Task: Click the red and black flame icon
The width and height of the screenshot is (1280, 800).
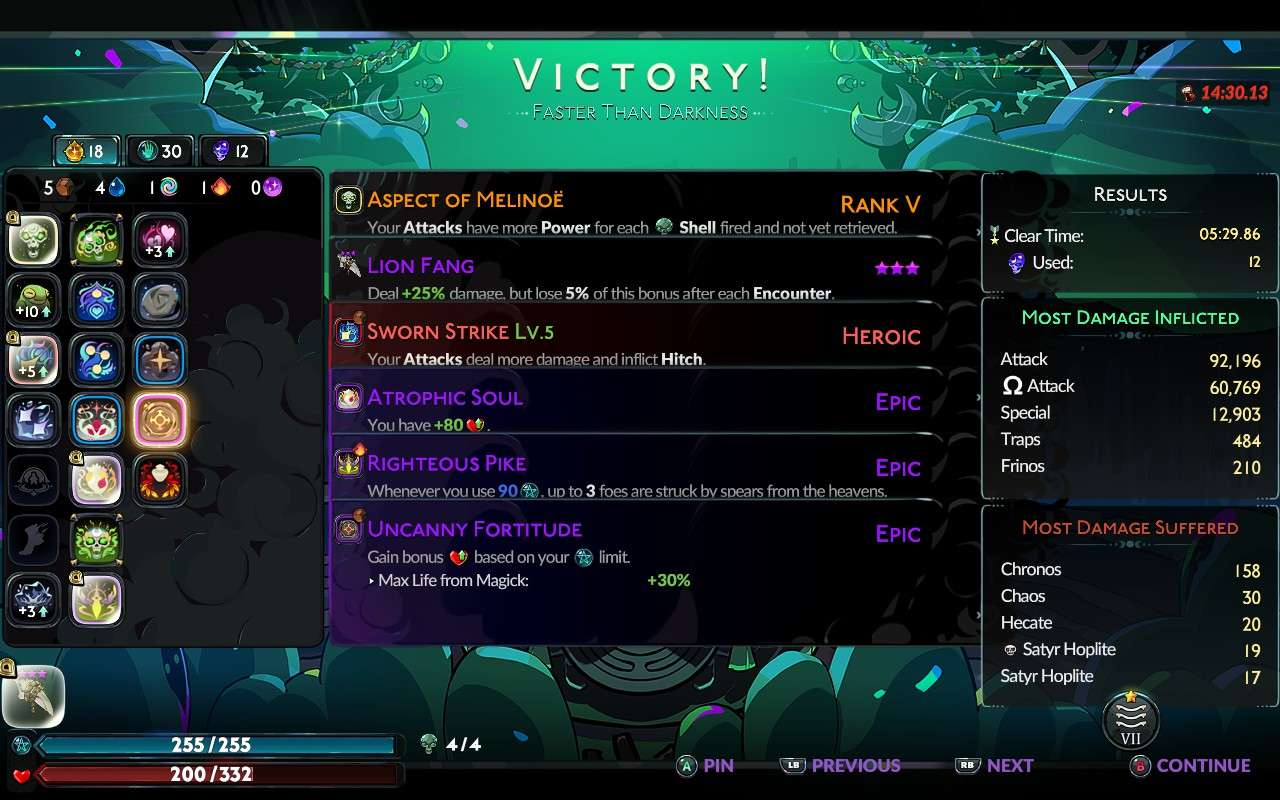Action: pyautogui.click(x=160, y=479)
